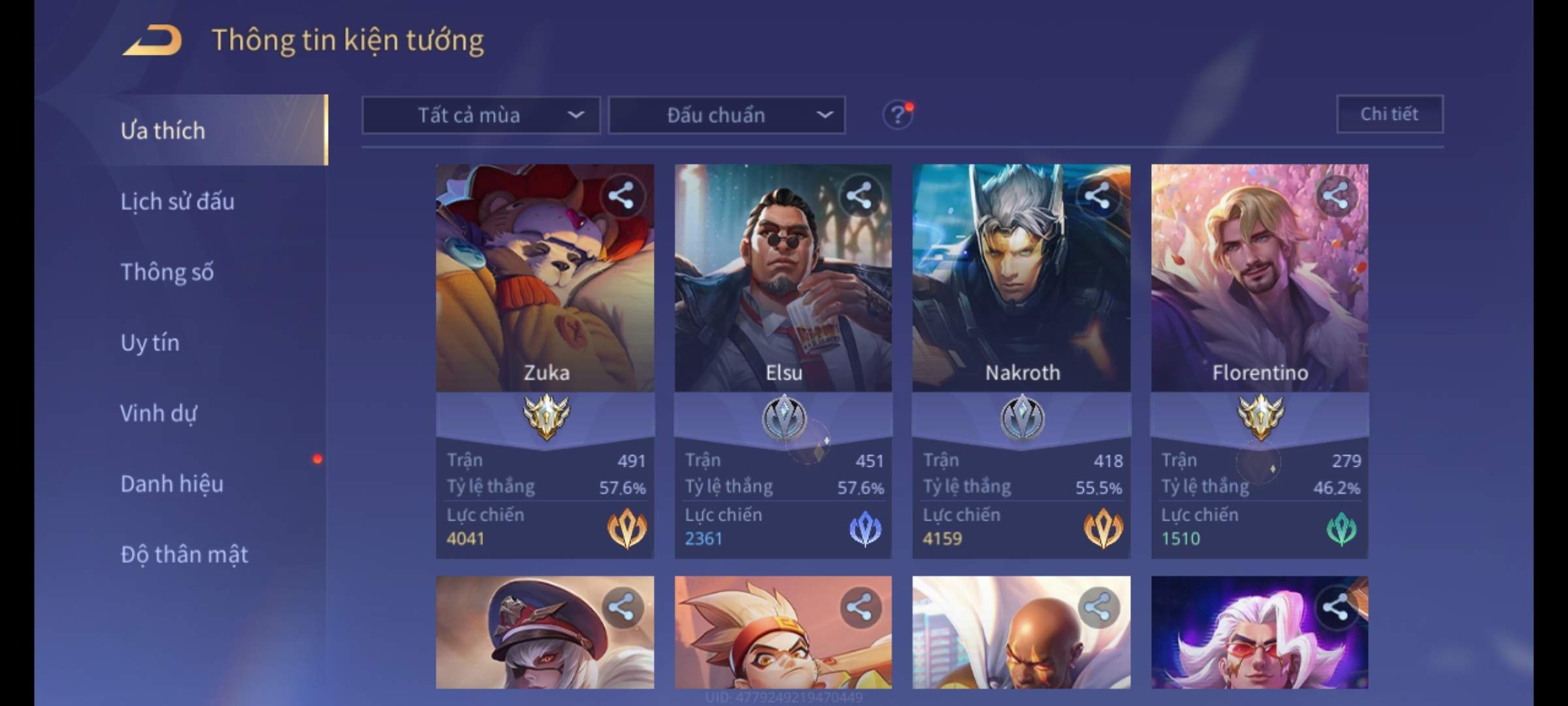The image size is (1568, 706).
Task: Switch to the Danh hiệu tab
Action: point(172,484)
